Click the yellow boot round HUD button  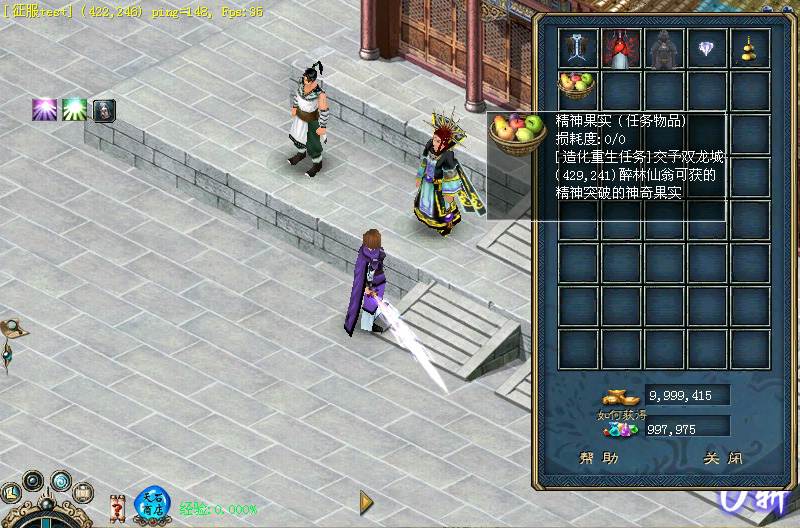(10, 493)
